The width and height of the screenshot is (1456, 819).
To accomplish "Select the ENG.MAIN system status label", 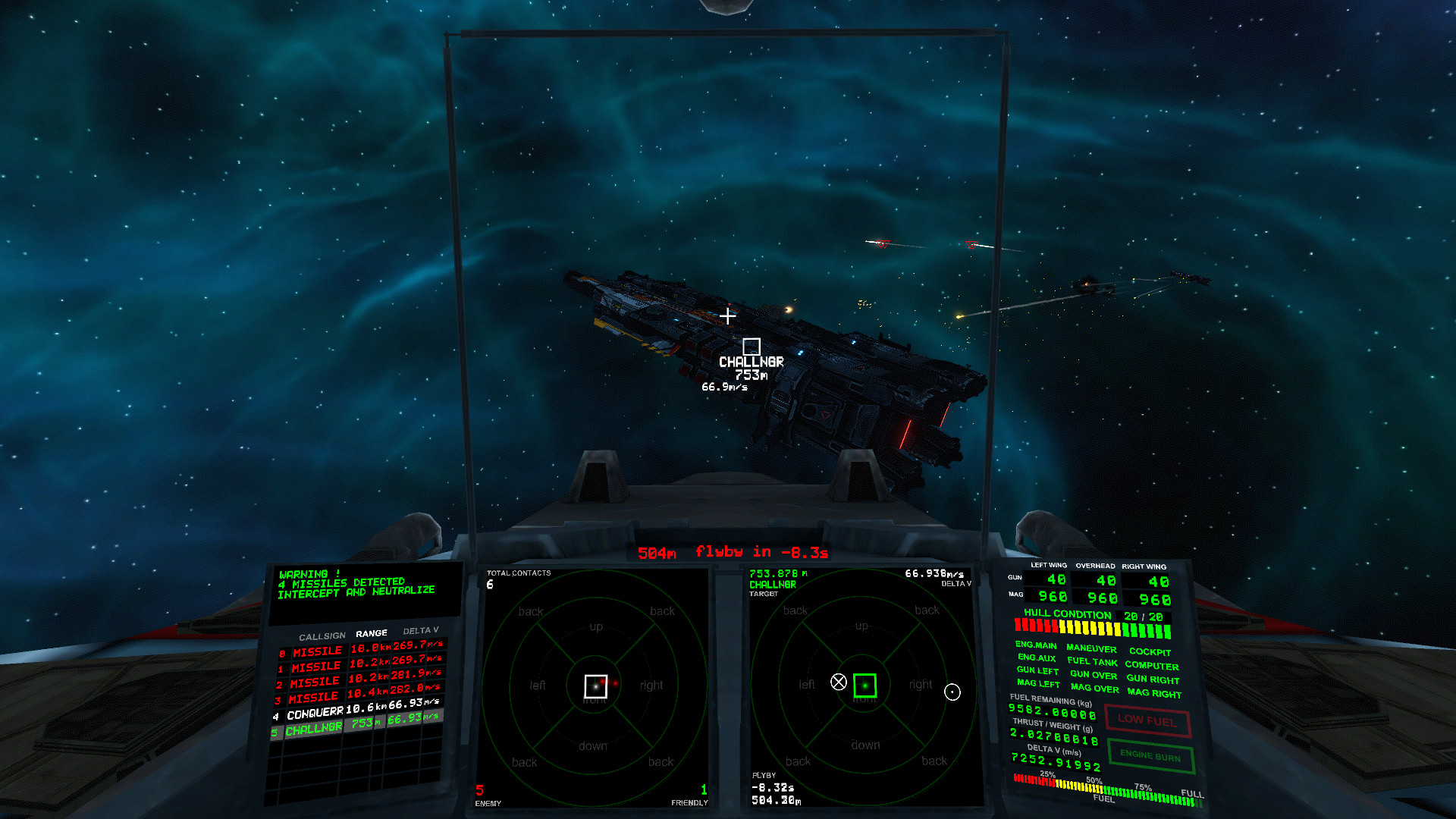I will click(x=1036, y=645).
